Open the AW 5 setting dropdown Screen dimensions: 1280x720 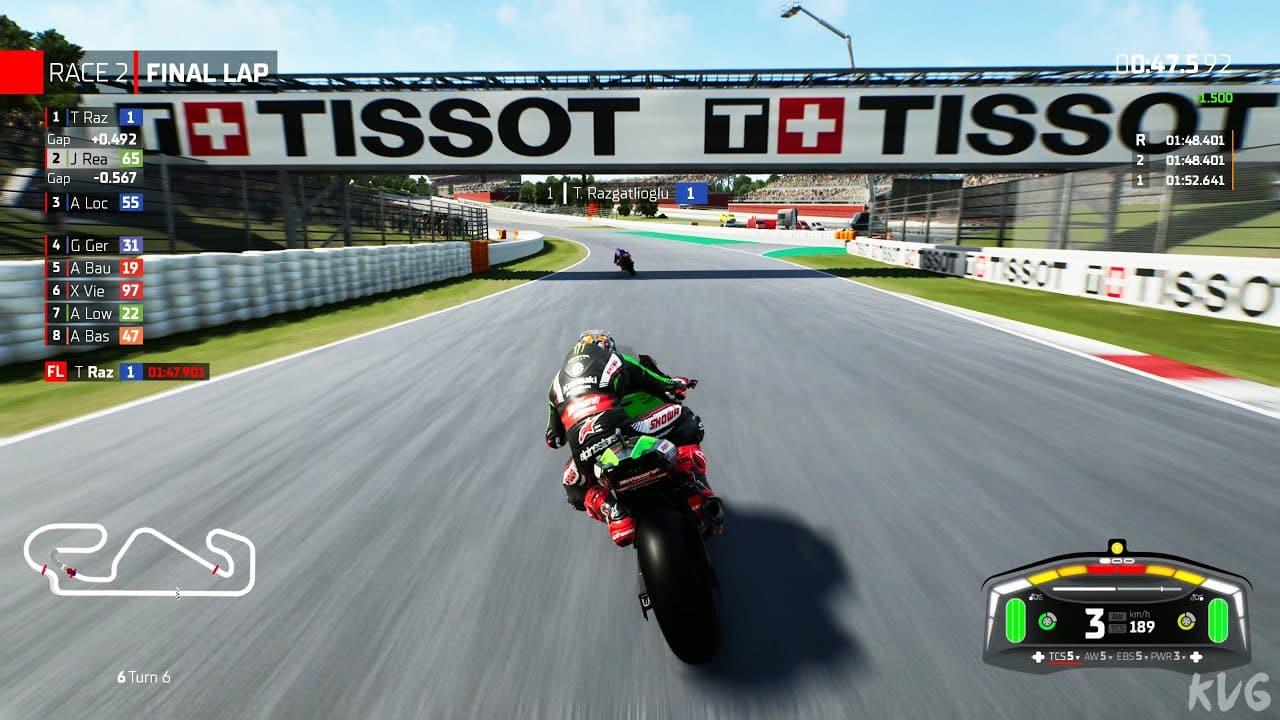1098,657
